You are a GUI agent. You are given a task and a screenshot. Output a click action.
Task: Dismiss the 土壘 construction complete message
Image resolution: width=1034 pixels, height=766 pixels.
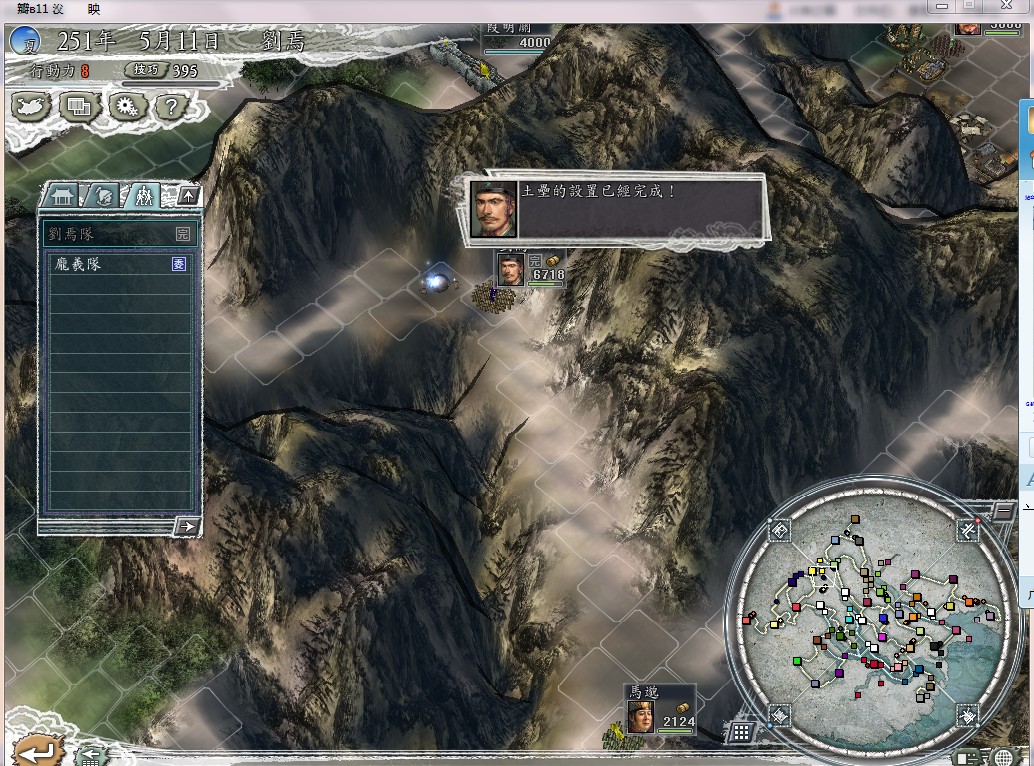pos(616,208)
